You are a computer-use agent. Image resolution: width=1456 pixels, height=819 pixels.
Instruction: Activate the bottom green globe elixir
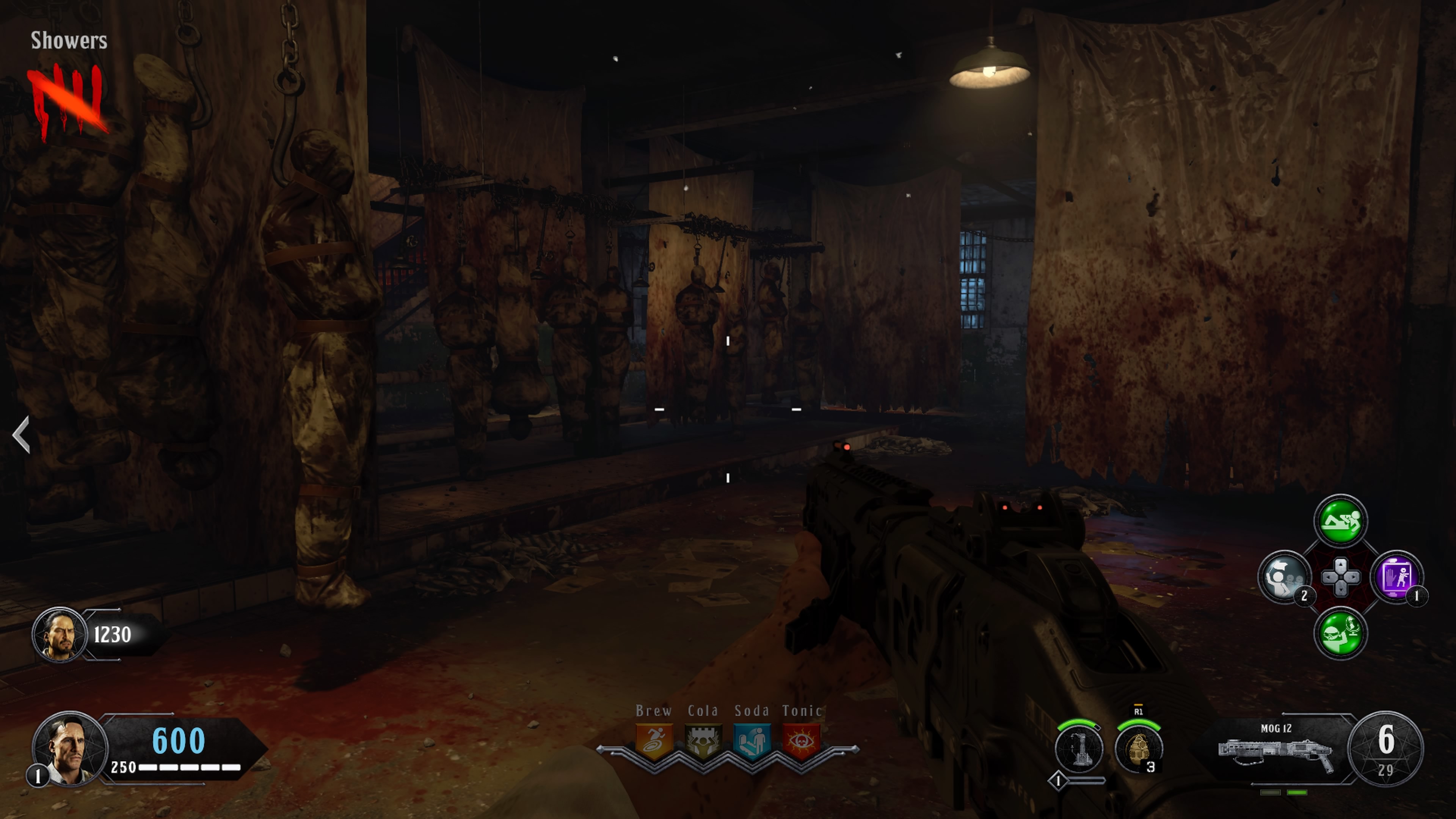coord(1340,632)
